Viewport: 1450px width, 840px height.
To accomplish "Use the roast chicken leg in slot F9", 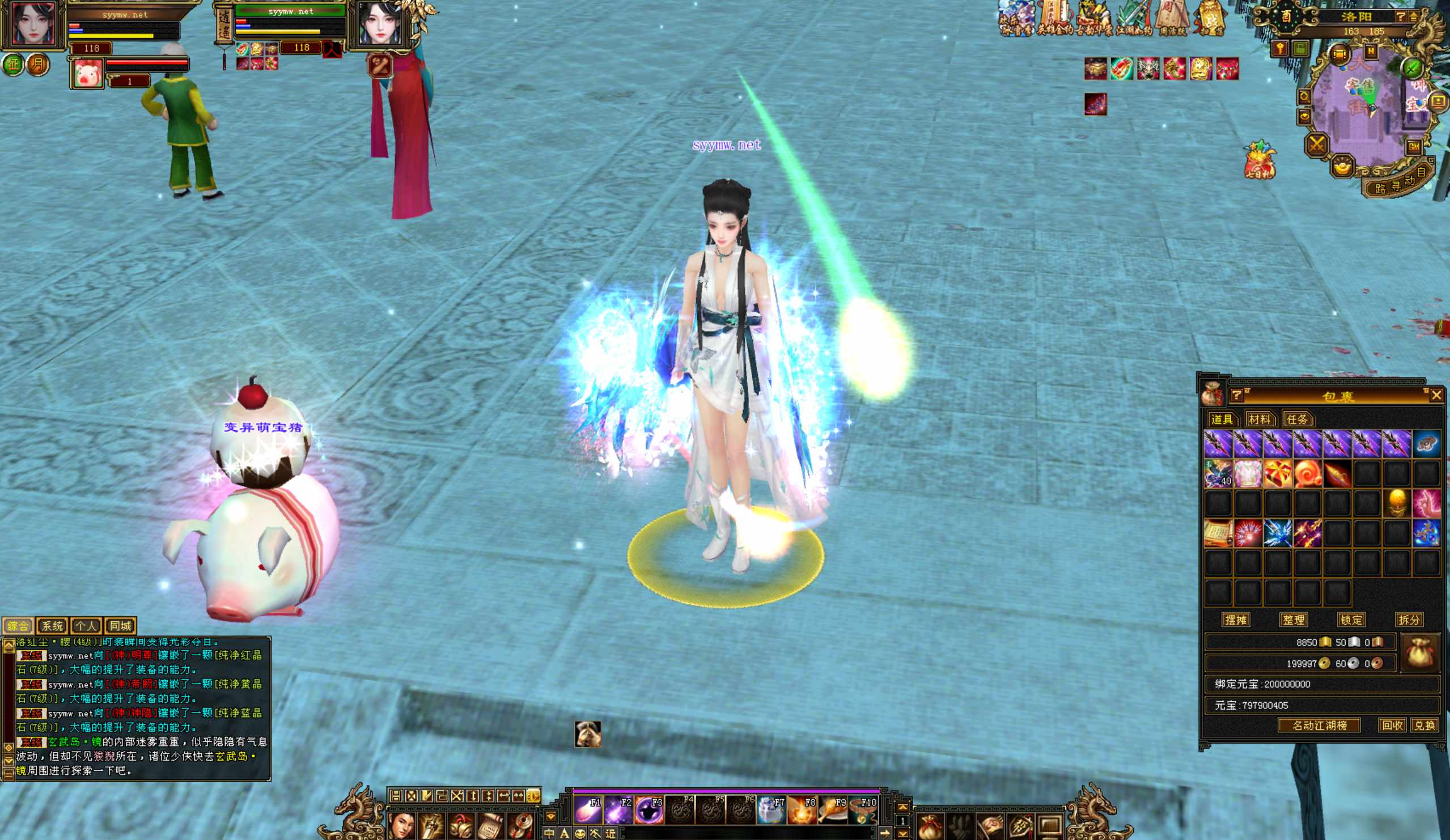I will (x=833, y=809).
